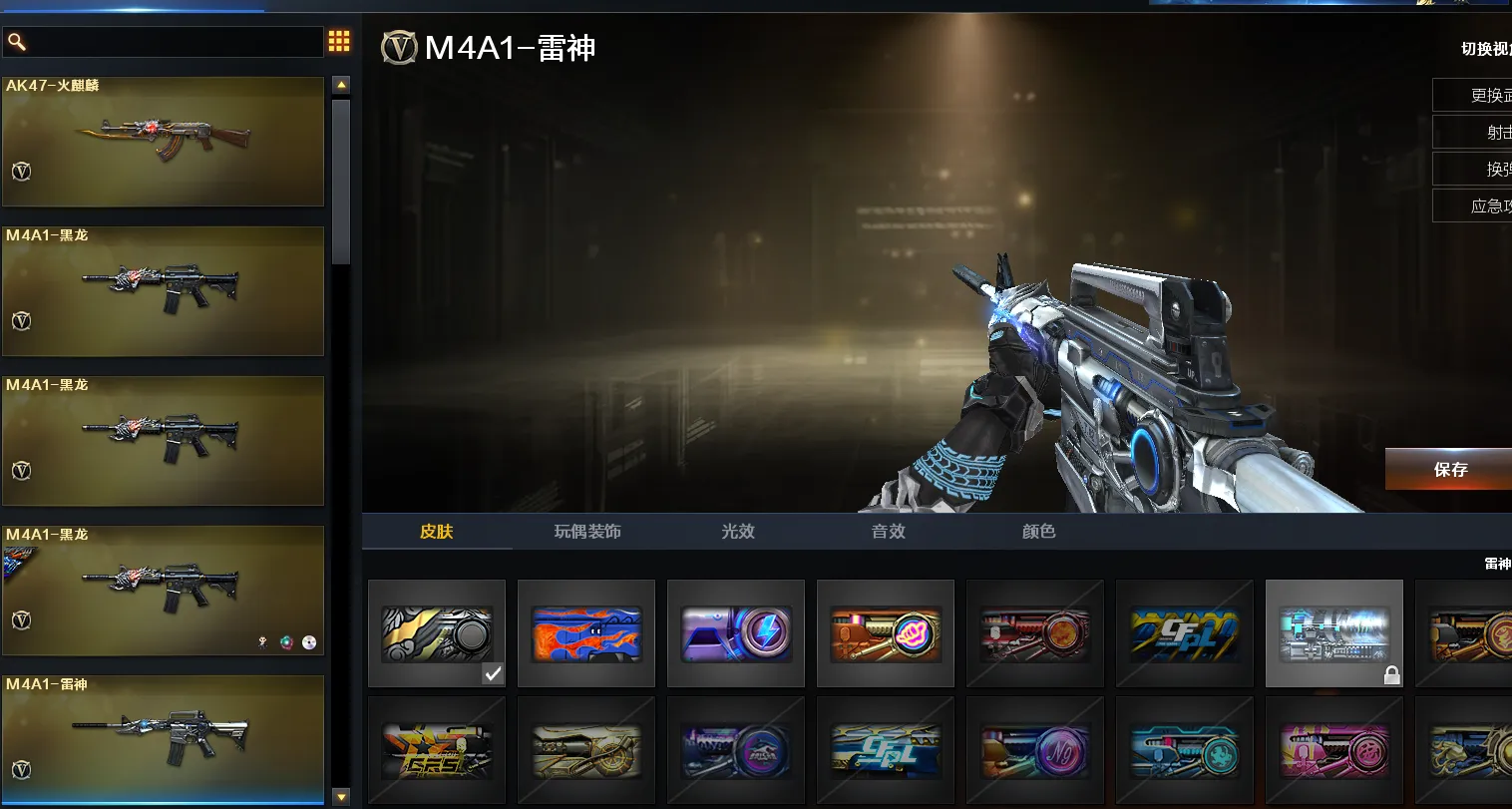Switch to the 皮肤 skin tab

click(437, 532)
